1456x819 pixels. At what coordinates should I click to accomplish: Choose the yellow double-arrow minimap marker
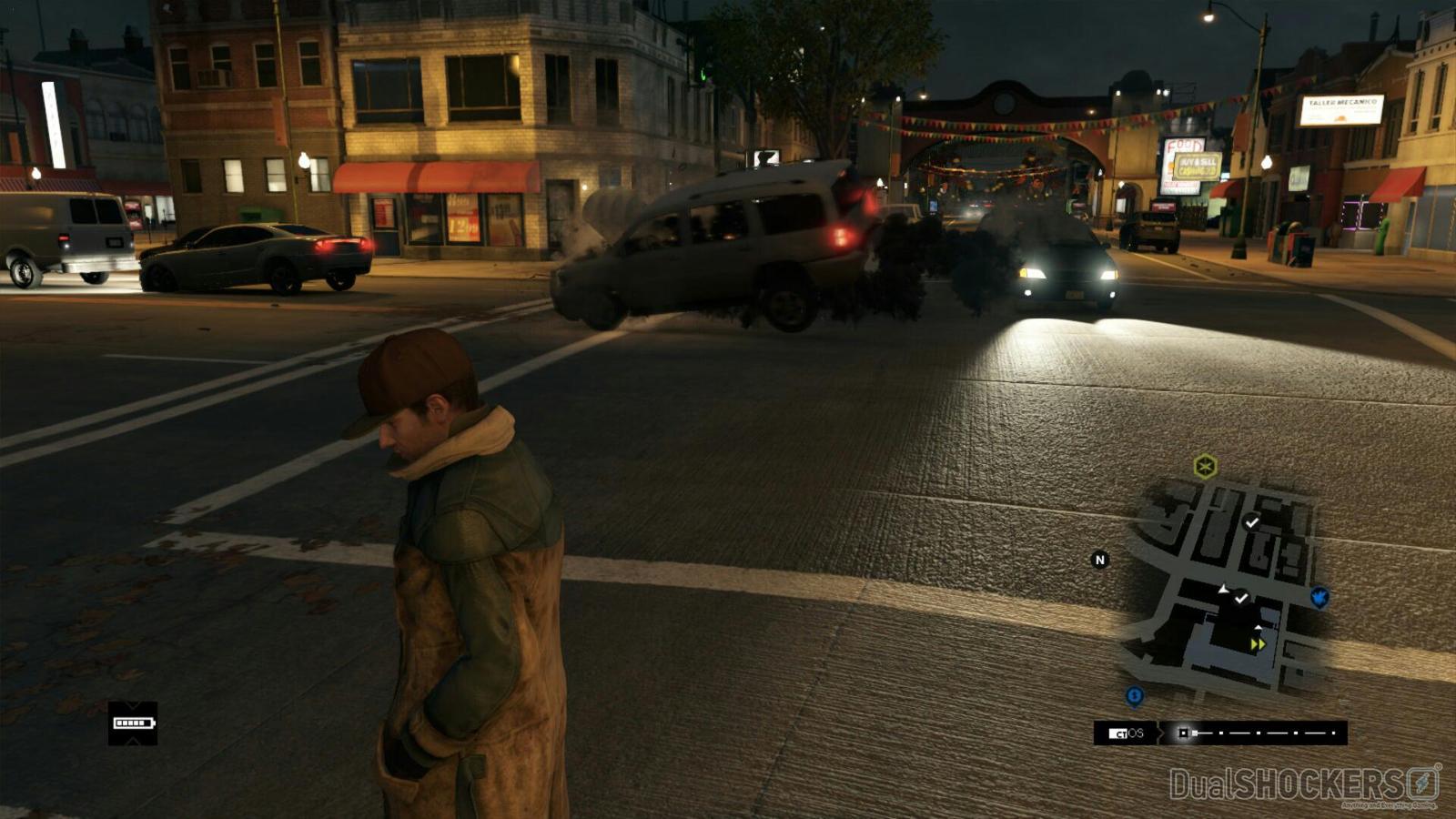(1258, 644)
